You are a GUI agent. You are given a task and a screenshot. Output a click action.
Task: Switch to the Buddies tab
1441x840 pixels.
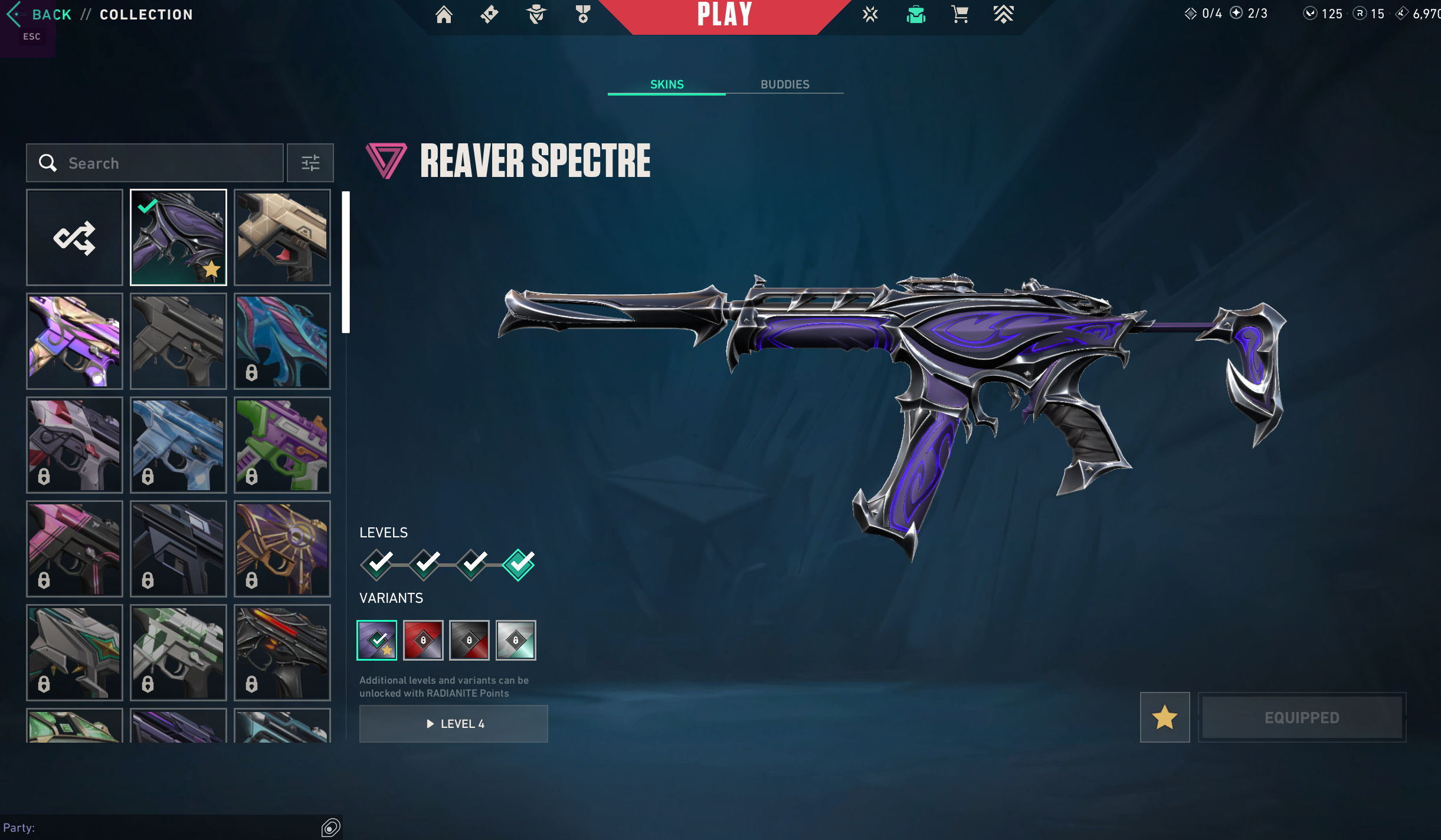[784, 84]
